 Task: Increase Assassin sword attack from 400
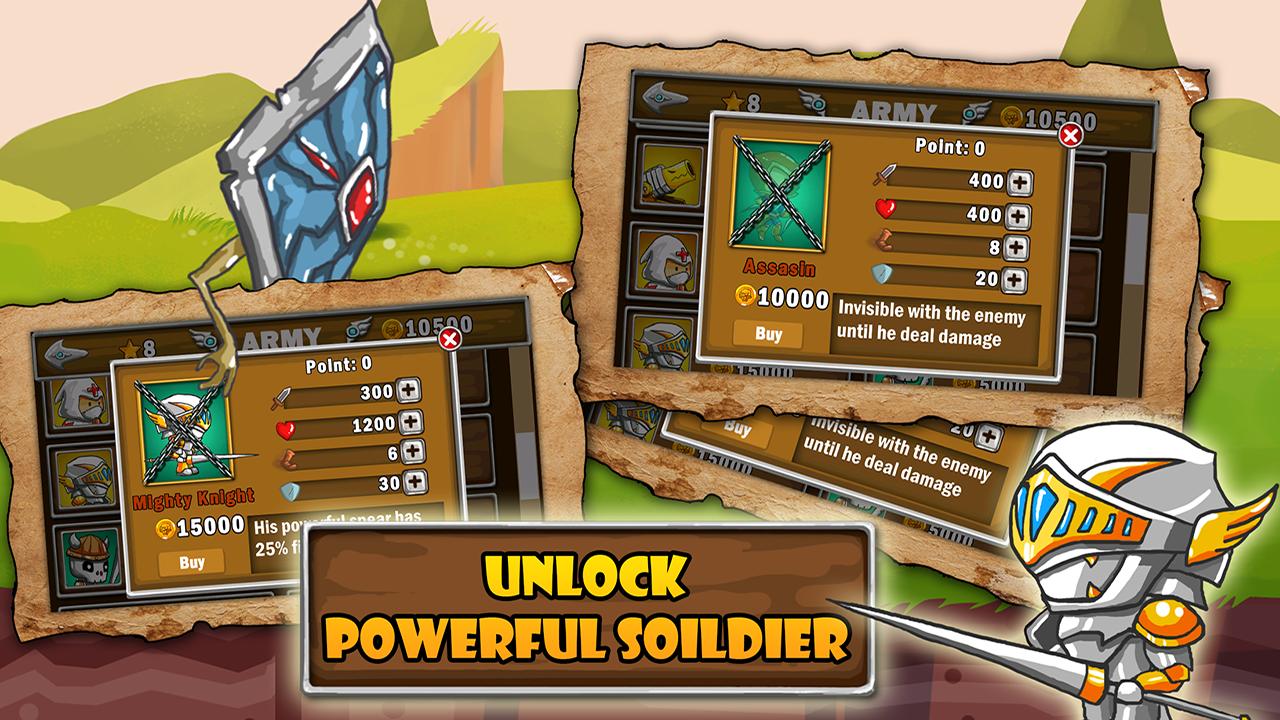1019,182
